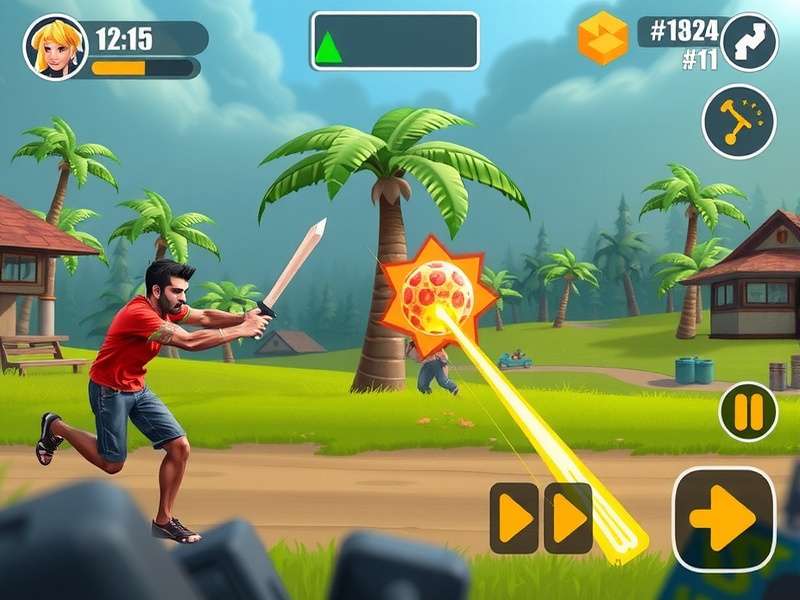This screenshot has height=600, width=800.
Task: Pause the game with the pause button
Action: pyautogui.click(x=748, y=411)
